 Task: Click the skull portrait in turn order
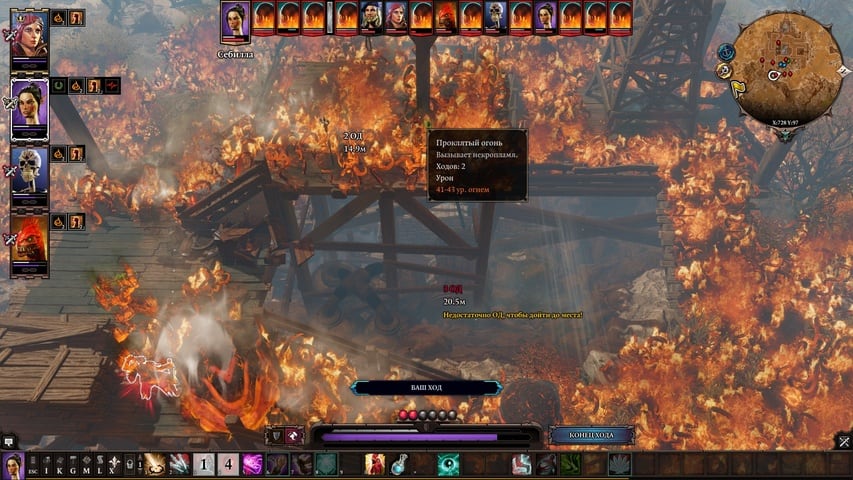[x=496, y=17]
